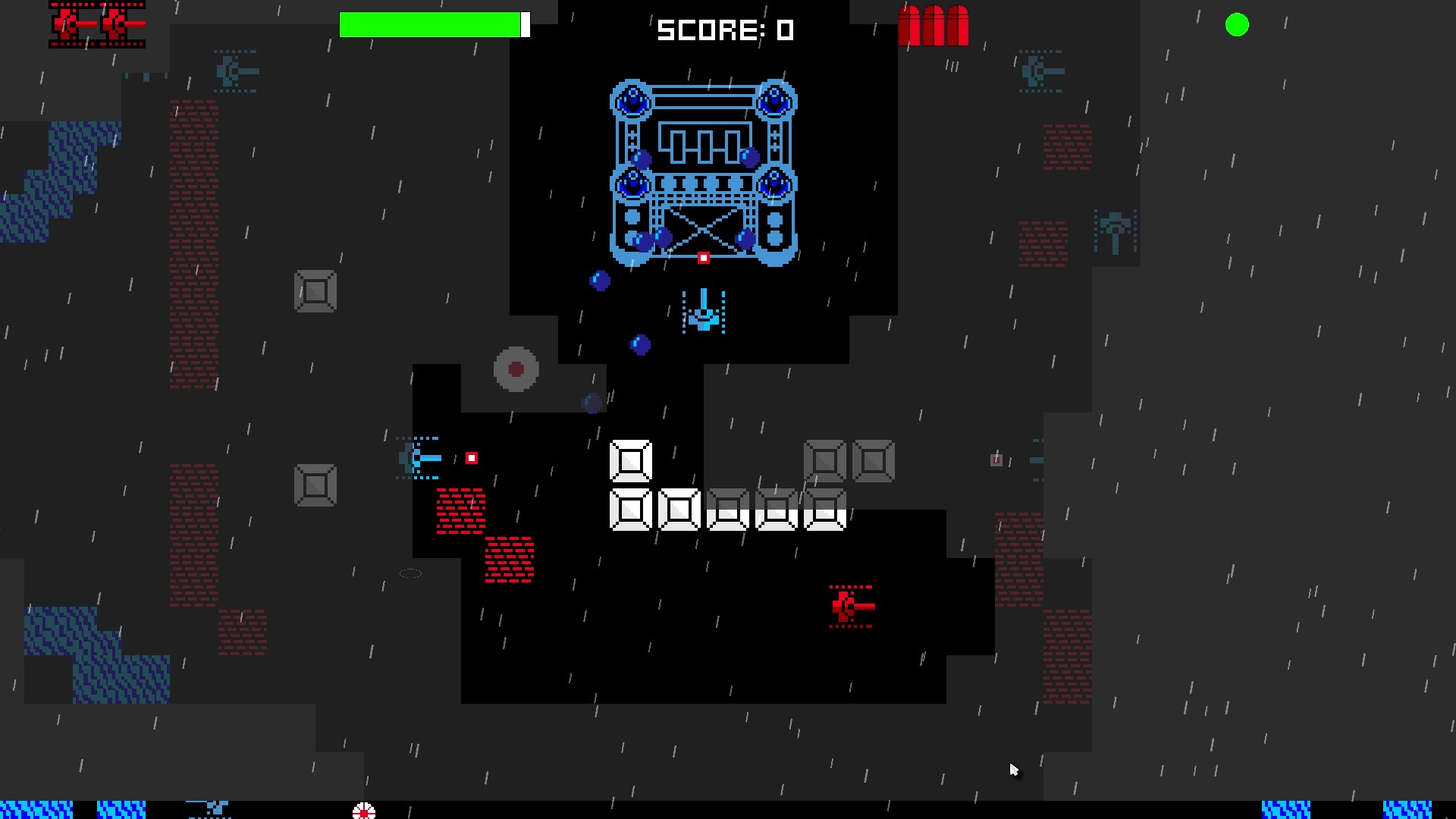Viewport: 1456px width, 819px height.
Task: Click the grey bullseye circle near screen center
Action: click(516, 369)
